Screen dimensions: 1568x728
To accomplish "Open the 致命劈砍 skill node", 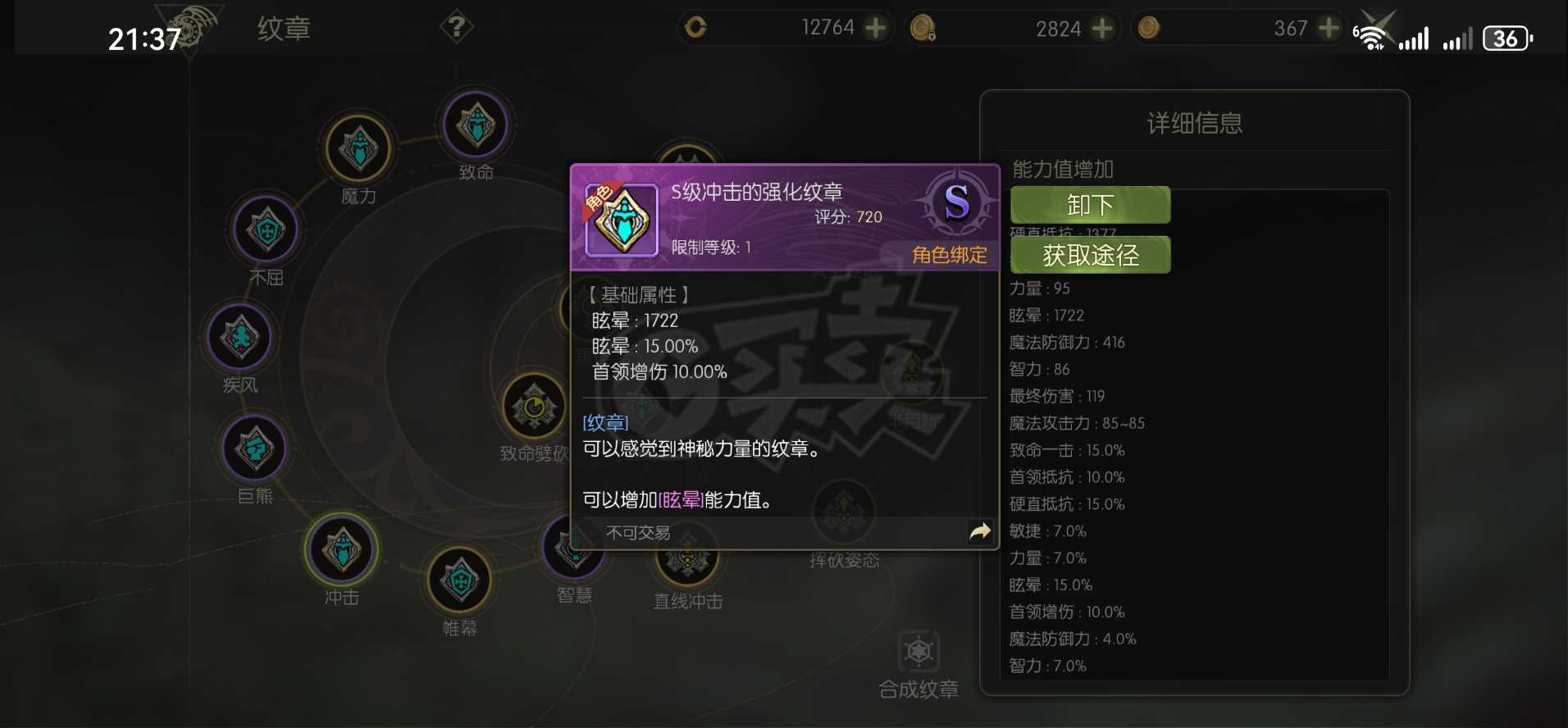I will (x=534, y=405).
